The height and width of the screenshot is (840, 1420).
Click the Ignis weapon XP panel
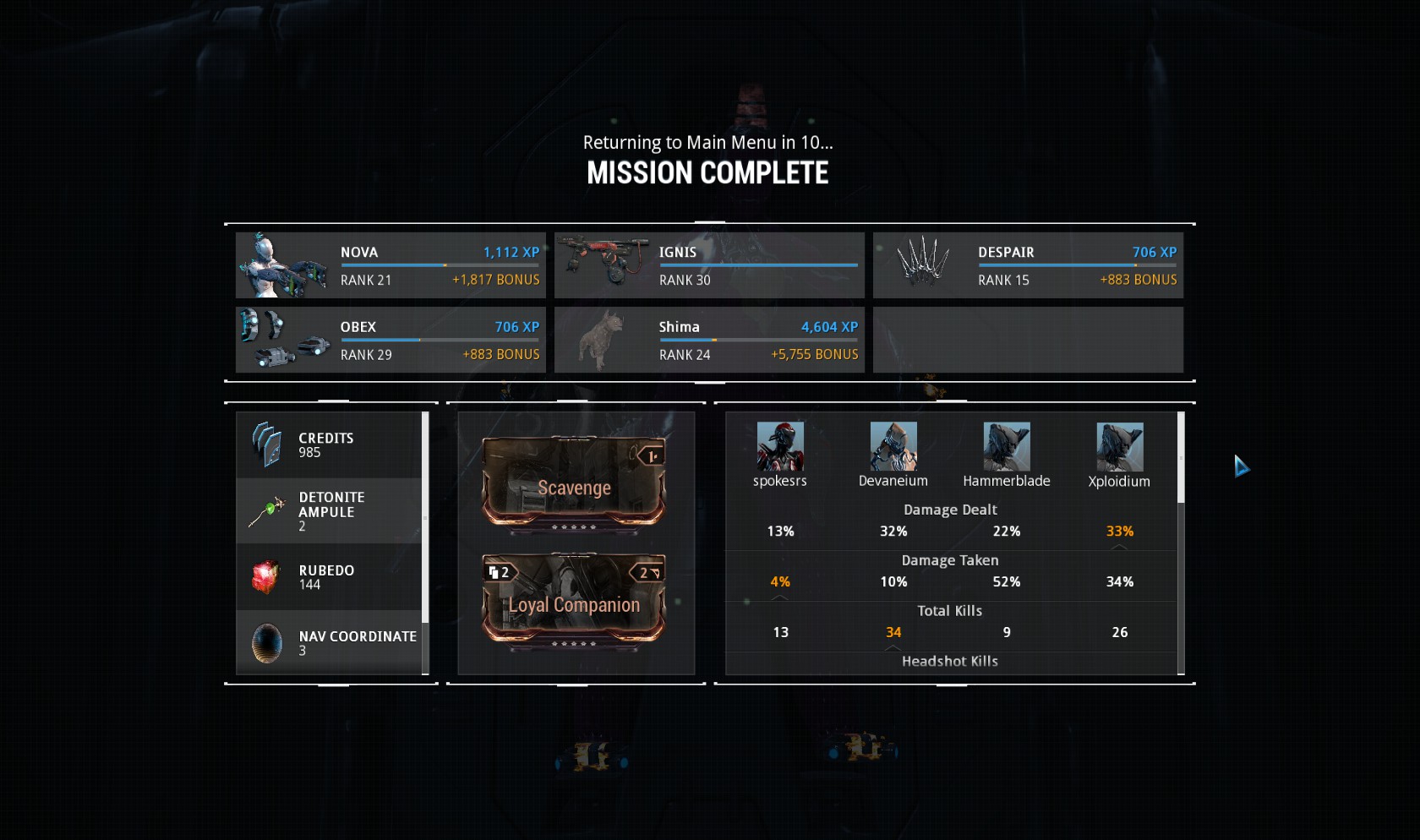(709, 265)
